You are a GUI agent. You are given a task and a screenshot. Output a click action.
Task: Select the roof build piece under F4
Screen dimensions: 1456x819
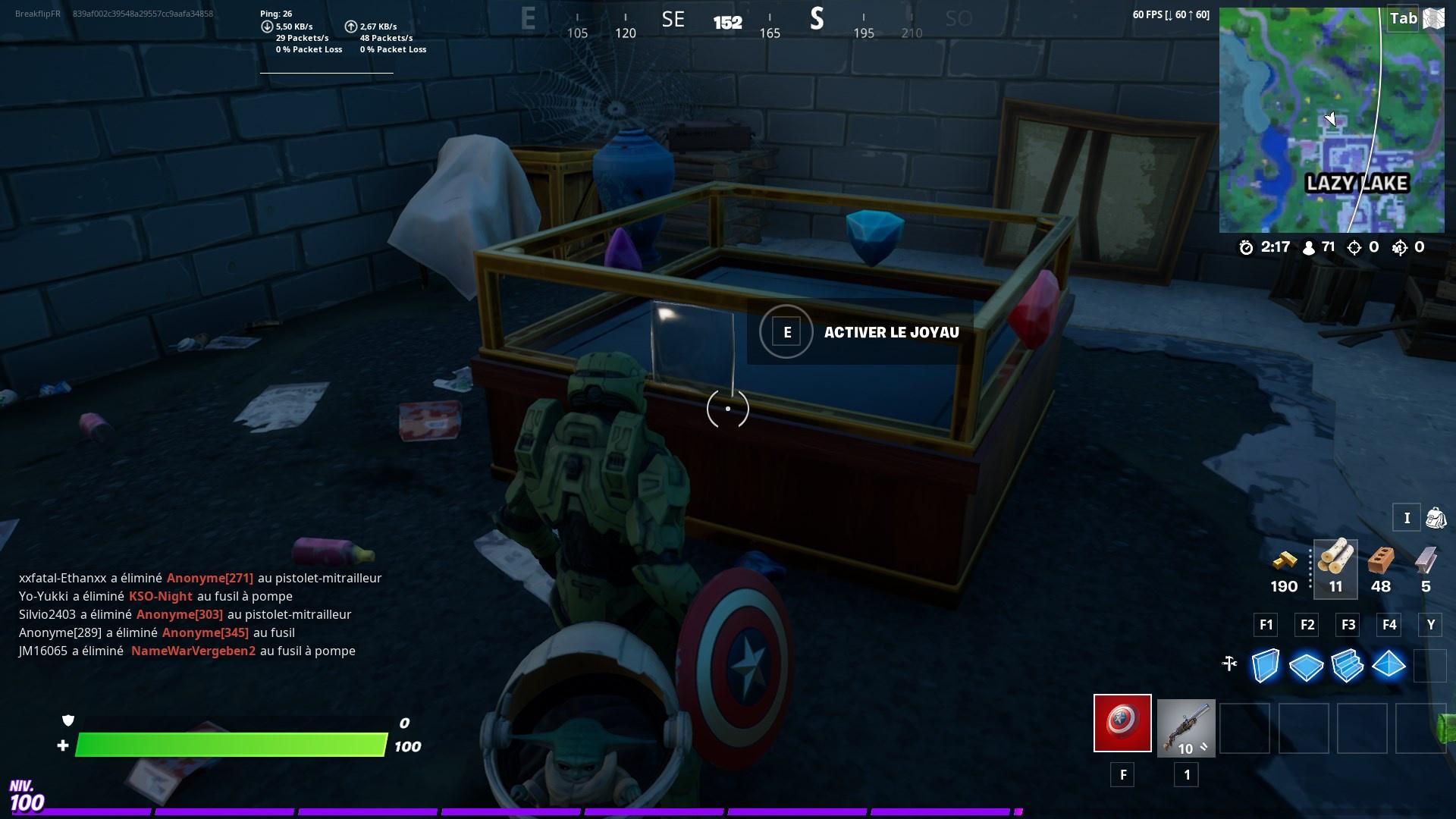pyautogui.click(x=1390, y=666)
